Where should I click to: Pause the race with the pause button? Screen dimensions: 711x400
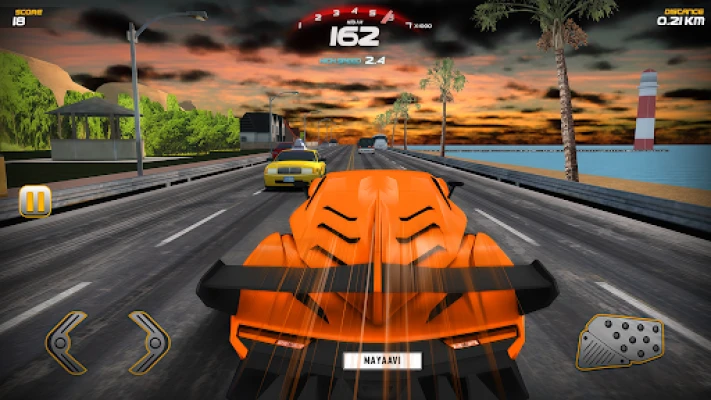coord(35,201)
